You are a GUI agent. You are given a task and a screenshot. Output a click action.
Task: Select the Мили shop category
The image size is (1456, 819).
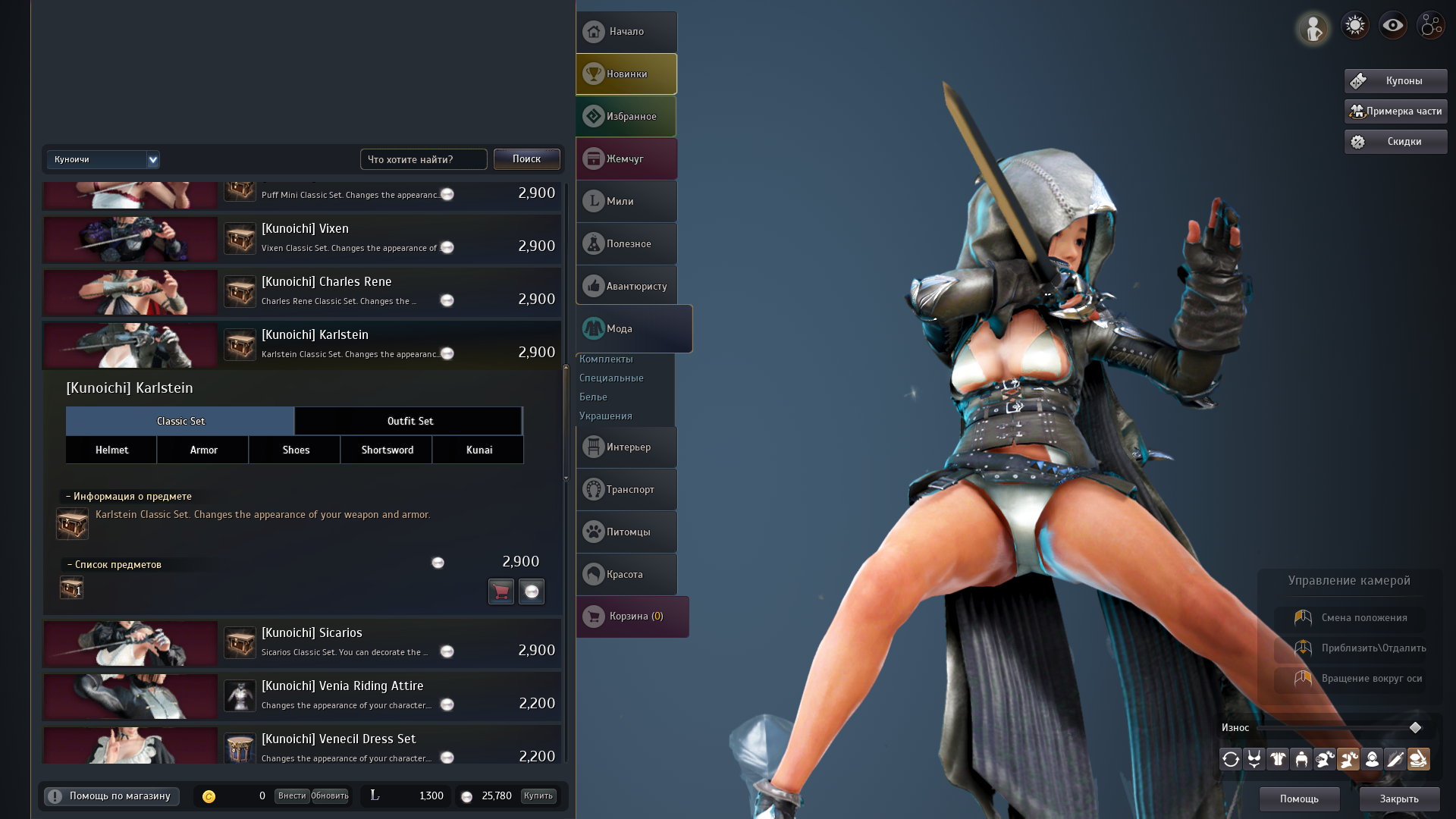click(626, 201)
